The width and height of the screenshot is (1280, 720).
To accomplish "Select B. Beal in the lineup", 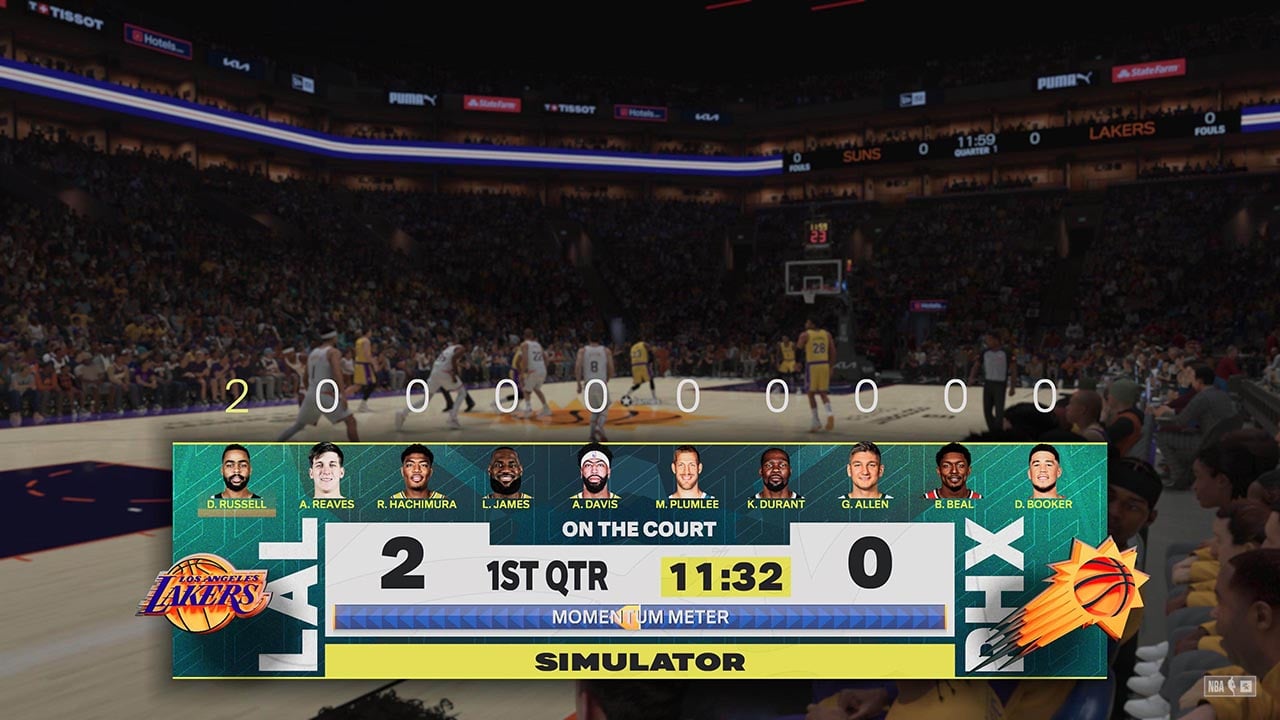I will point(953,472).
